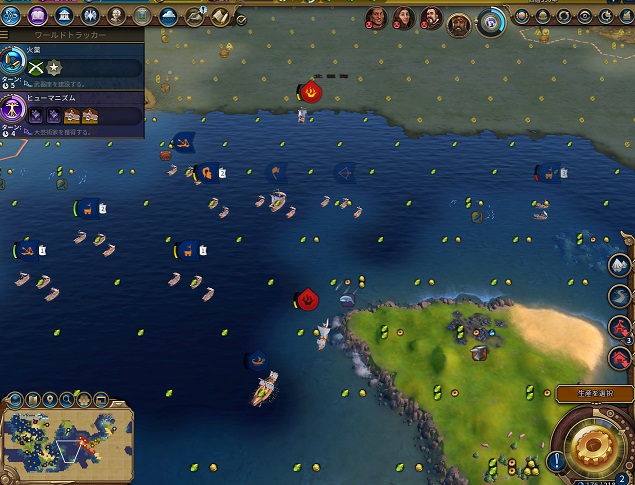Open the minimap search magnifier option

point(65,400)
